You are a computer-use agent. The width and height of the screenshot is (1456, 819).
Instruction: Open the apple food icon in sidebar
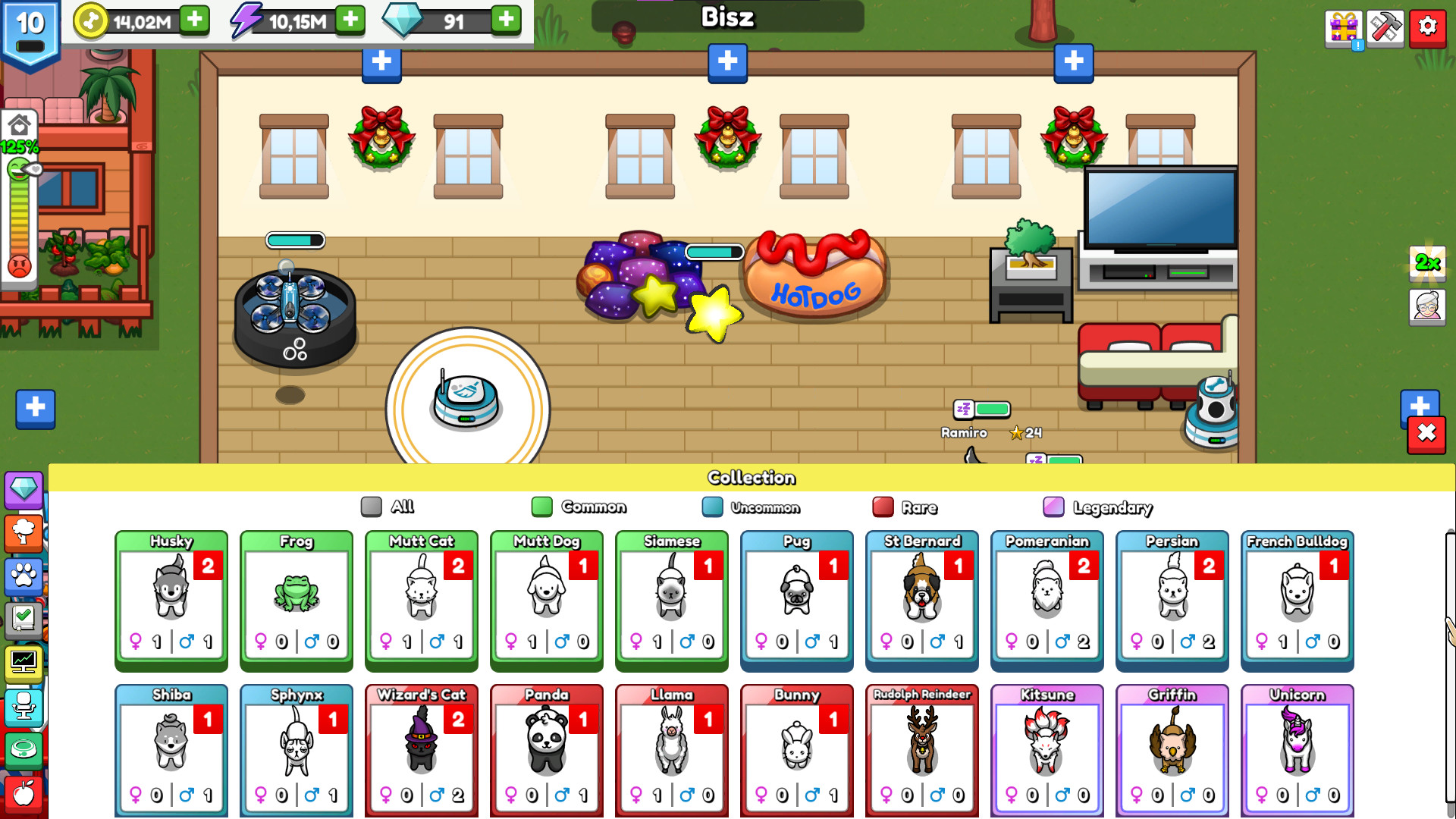click(x=25, y=792)
